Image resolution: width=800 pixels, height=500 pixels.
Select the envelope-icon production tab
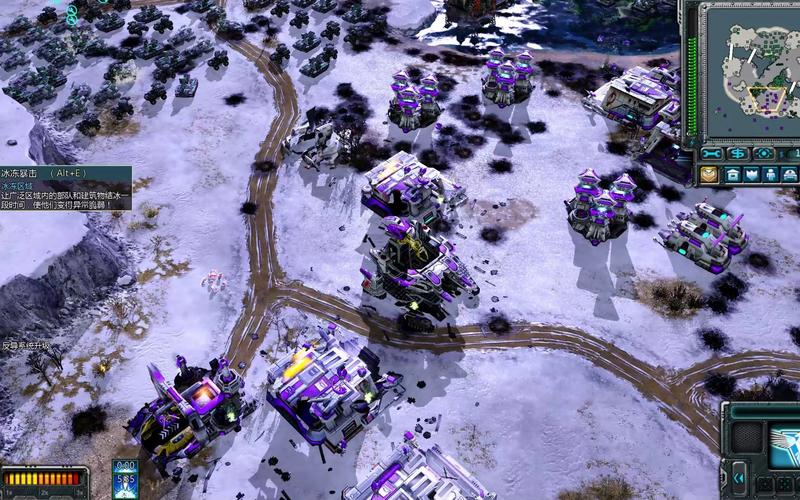(x=709, y=174)
